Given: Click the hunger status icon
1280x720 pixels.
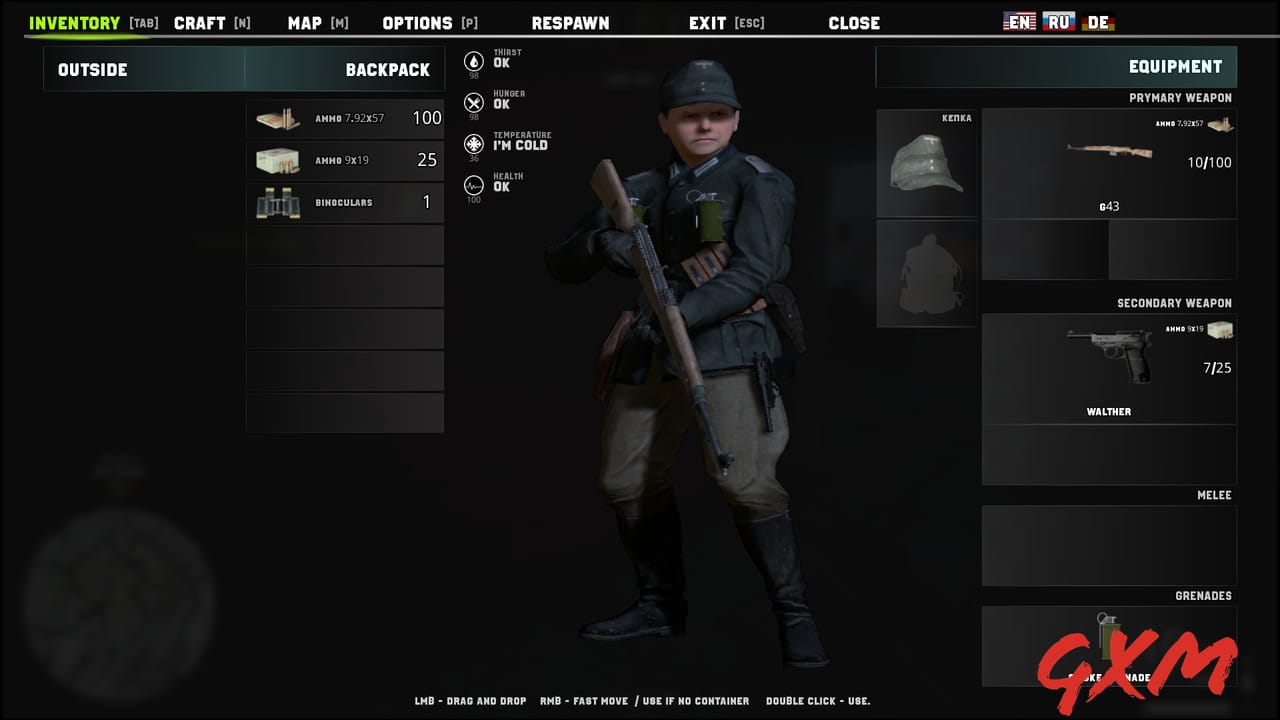Looking at the screenshot, I should [x=474, y=102].
